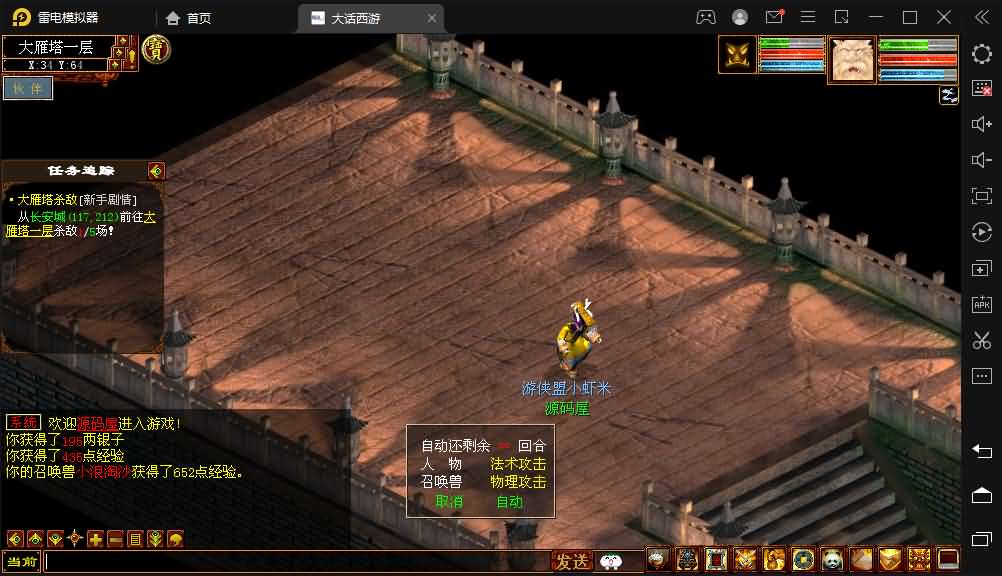Select 物理攻击 for the summoned beast
Image resolution: width=1002 pixels, height=576 pixels.
[518, 482]
